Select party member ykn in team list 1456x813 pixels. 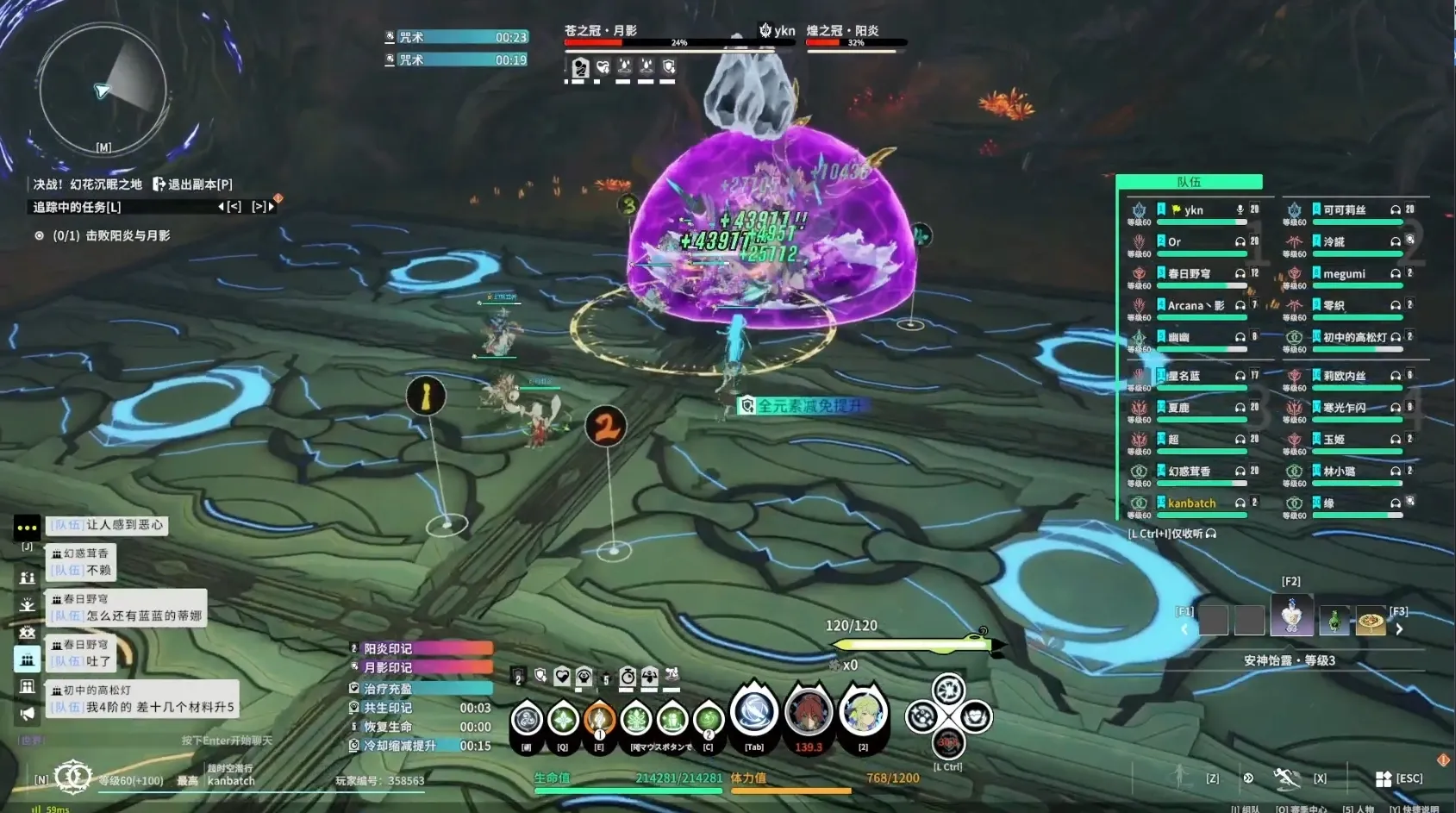pyautogui.click(x=1194, y=210)
